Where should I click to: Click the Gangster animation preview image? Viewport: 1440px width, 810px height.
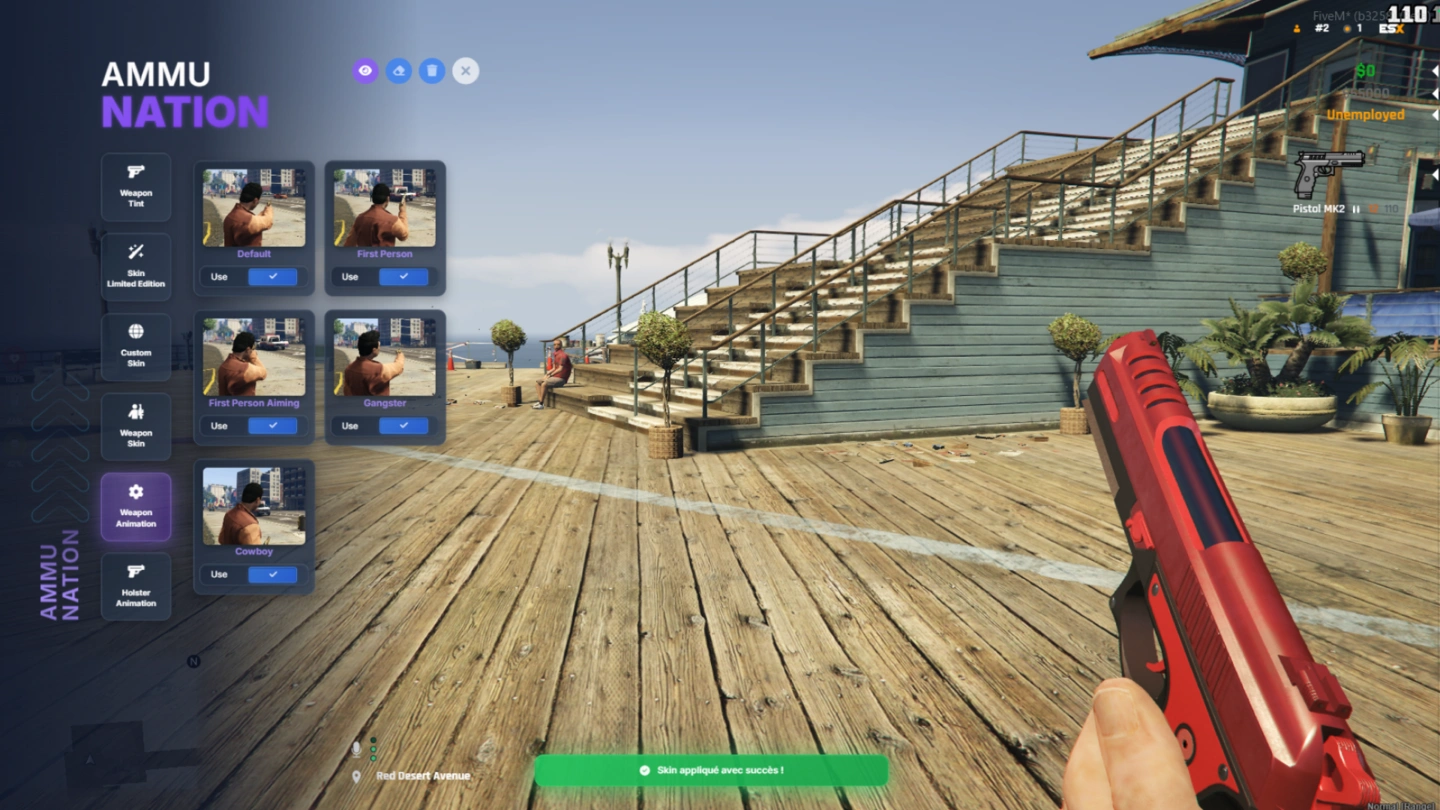coord(385,357)
